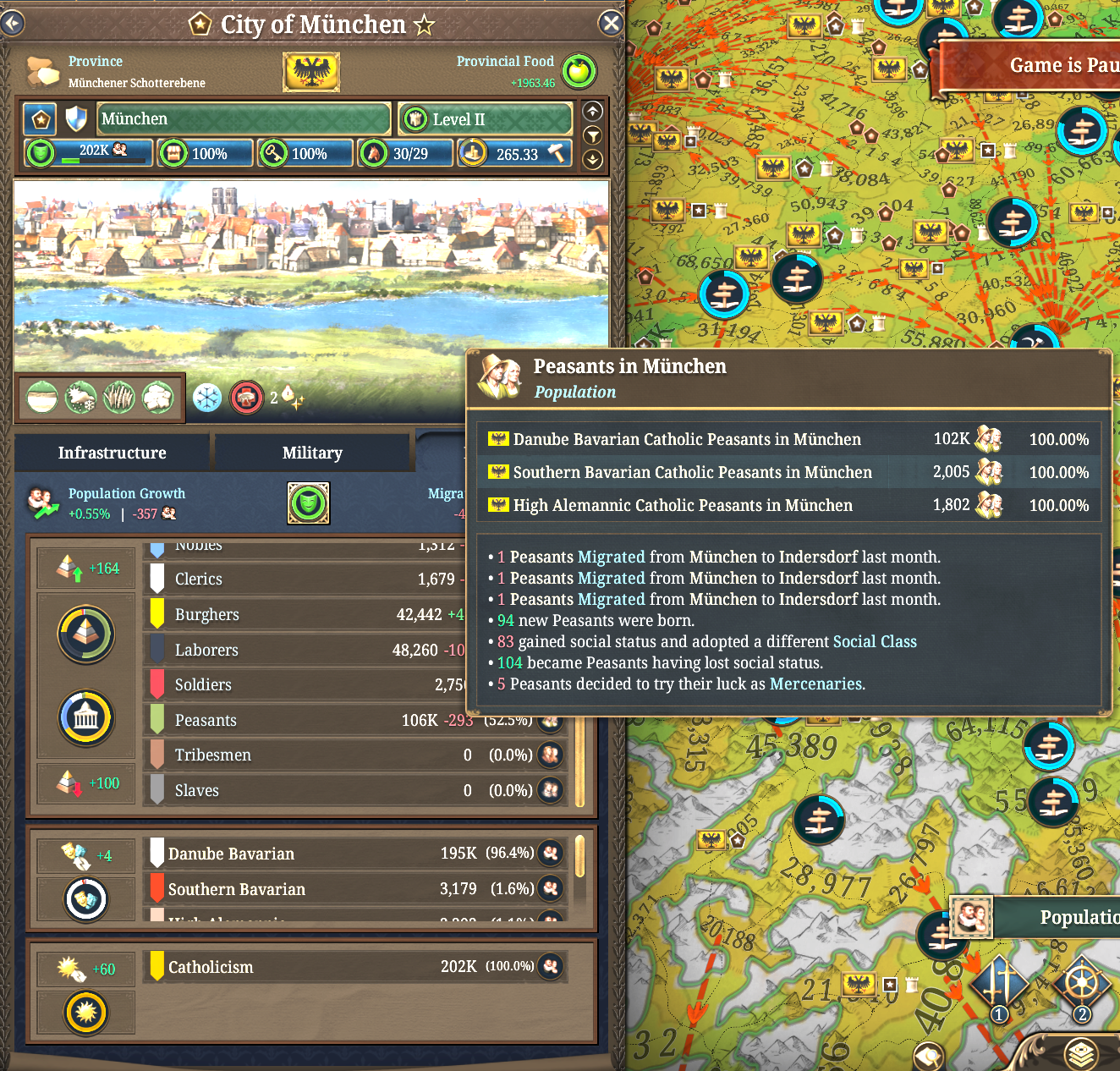Switch to the Military tab

point(313,453)
